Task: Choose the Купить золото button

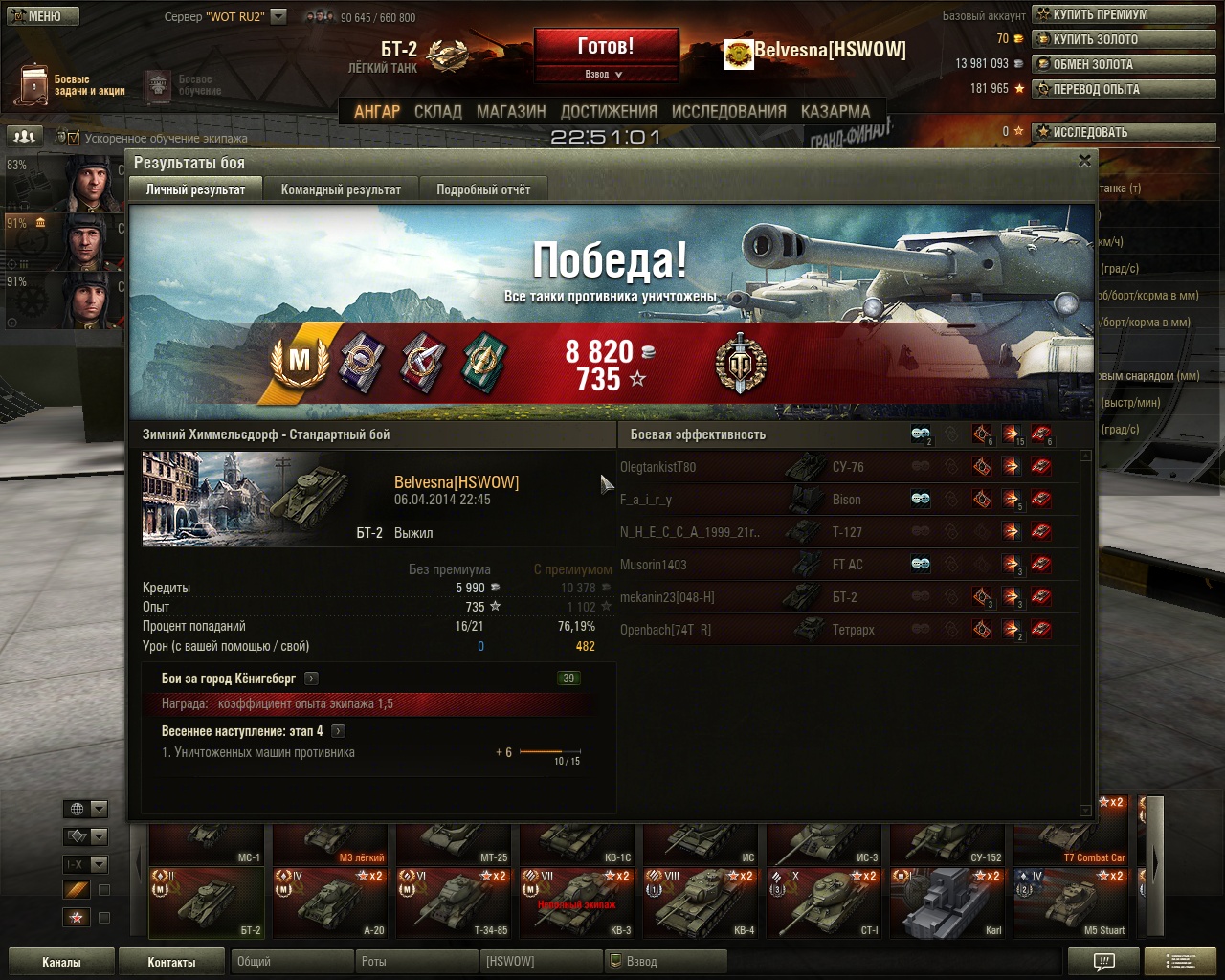Action: click(1095, 39)
